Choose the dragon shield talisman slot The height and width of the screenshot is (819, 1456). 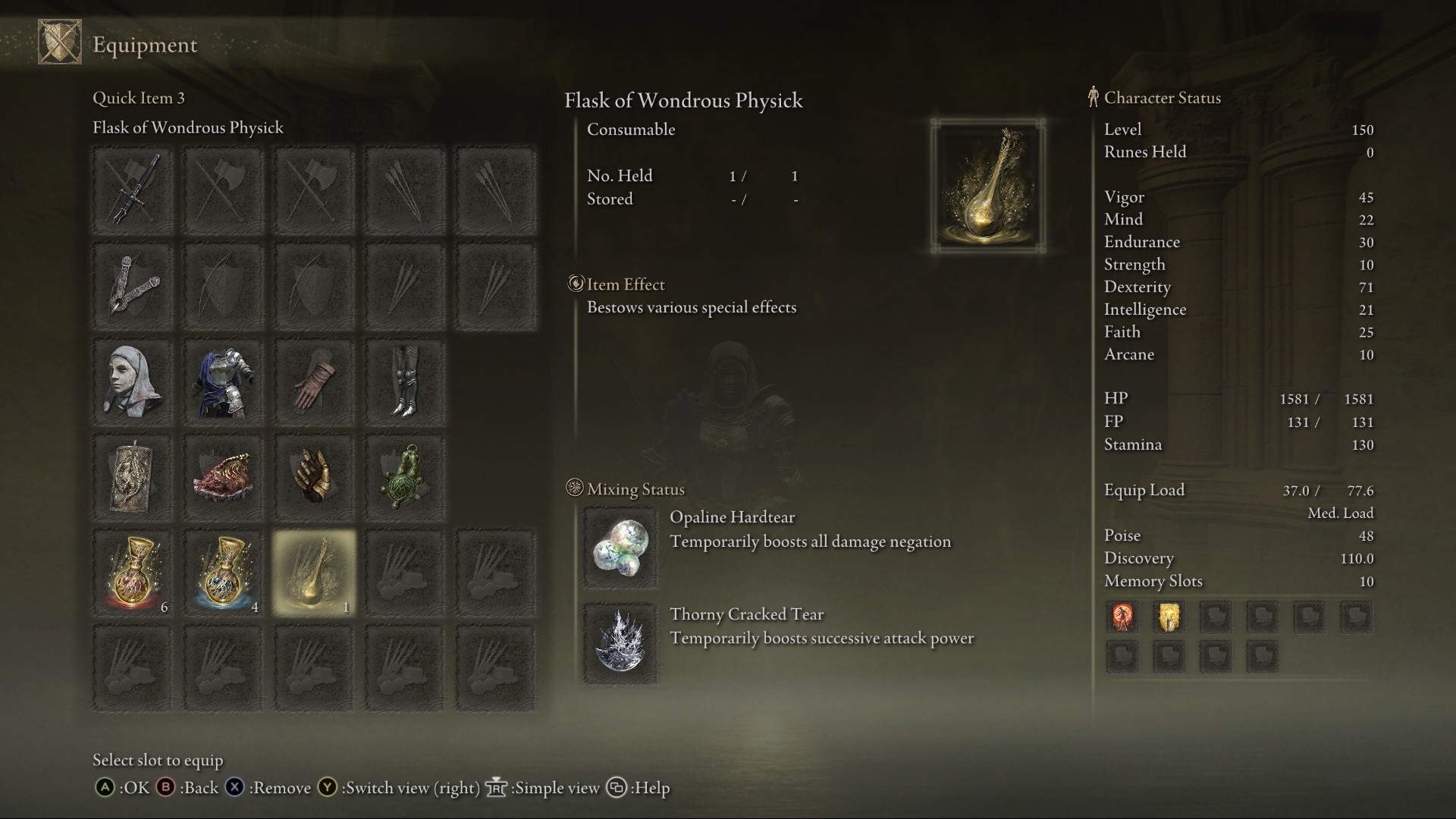133,477
